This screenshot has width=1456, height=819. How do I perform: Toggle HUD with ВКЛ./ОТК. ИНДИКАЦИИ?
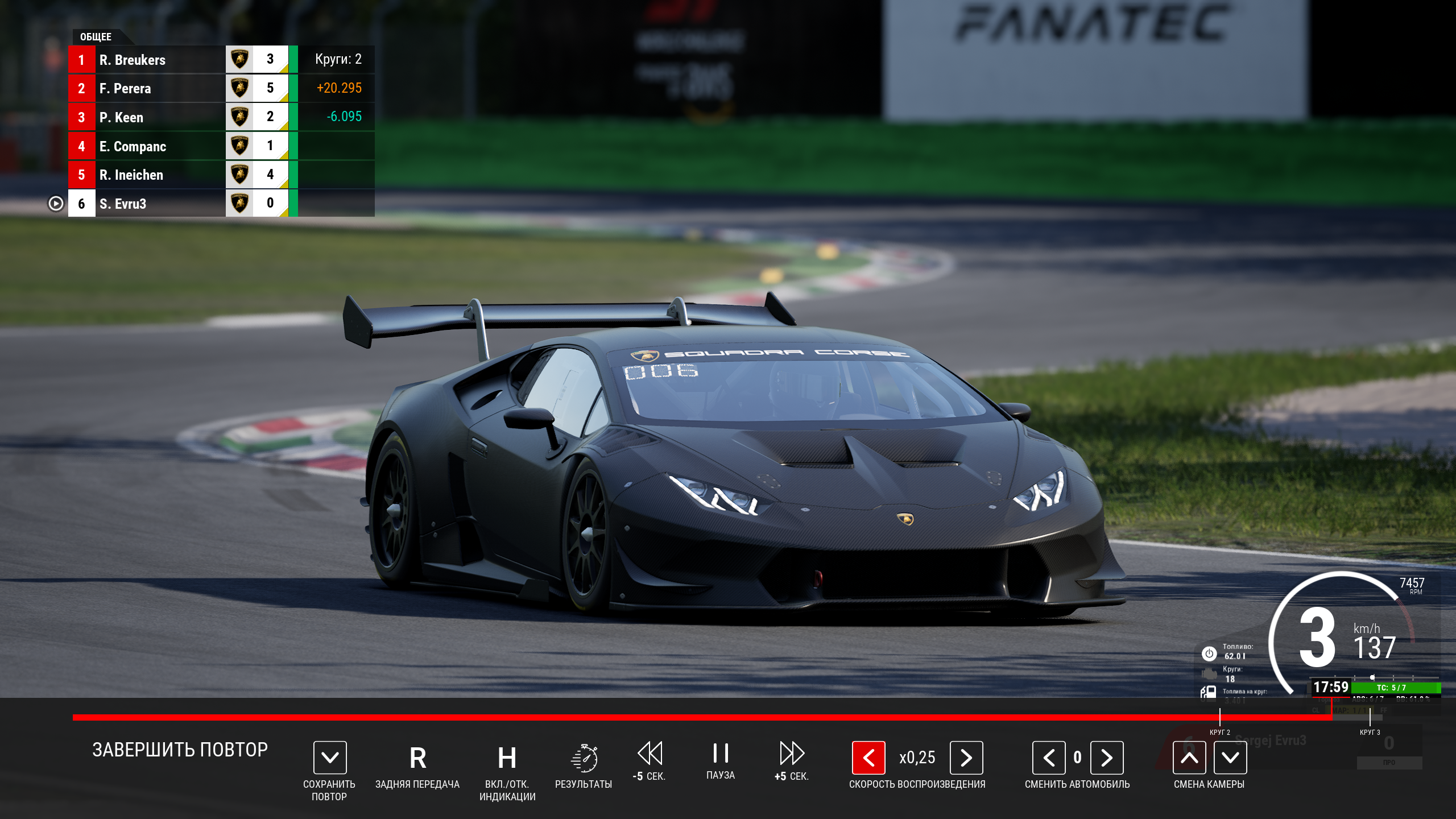tap(507, 758)
